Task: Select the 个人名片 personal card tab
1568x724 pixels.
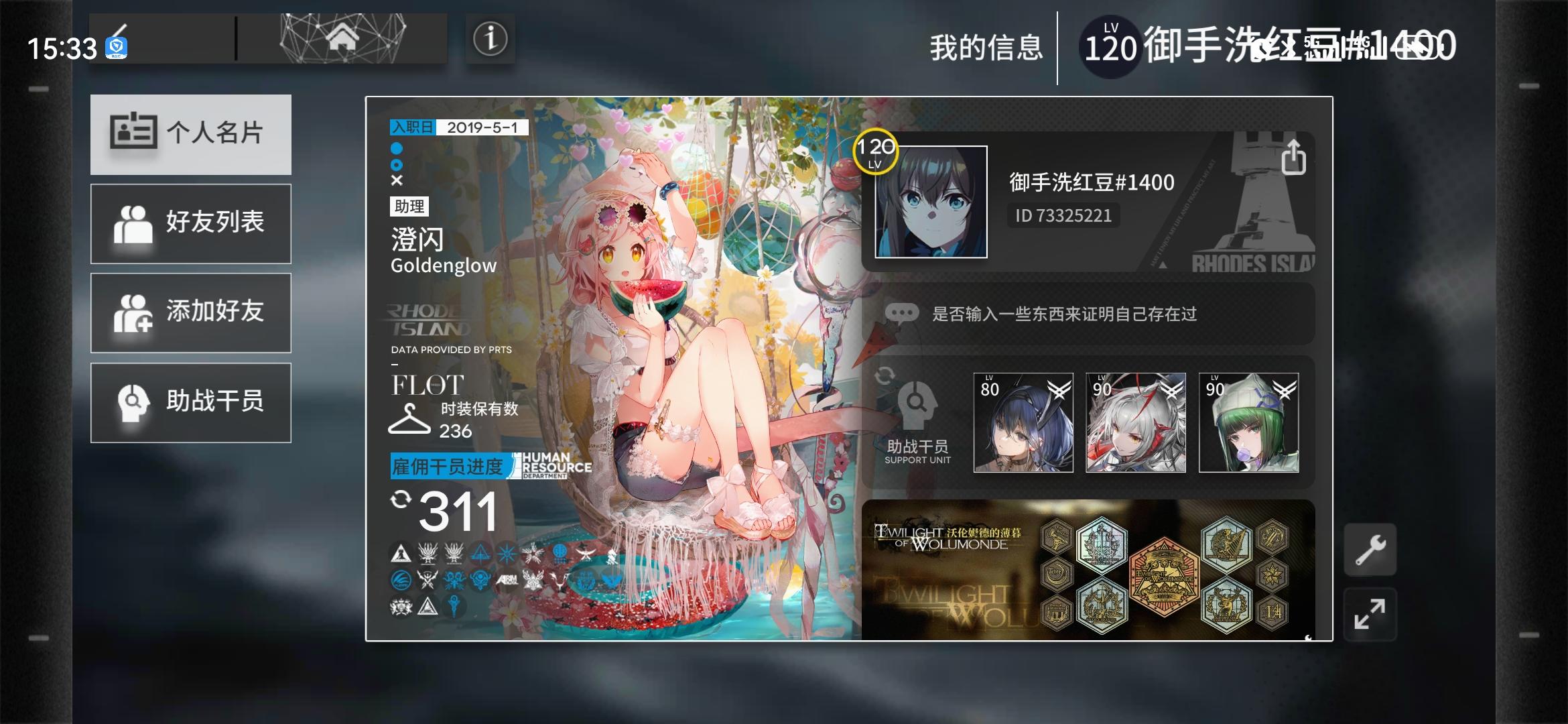Action: point(190,134)
